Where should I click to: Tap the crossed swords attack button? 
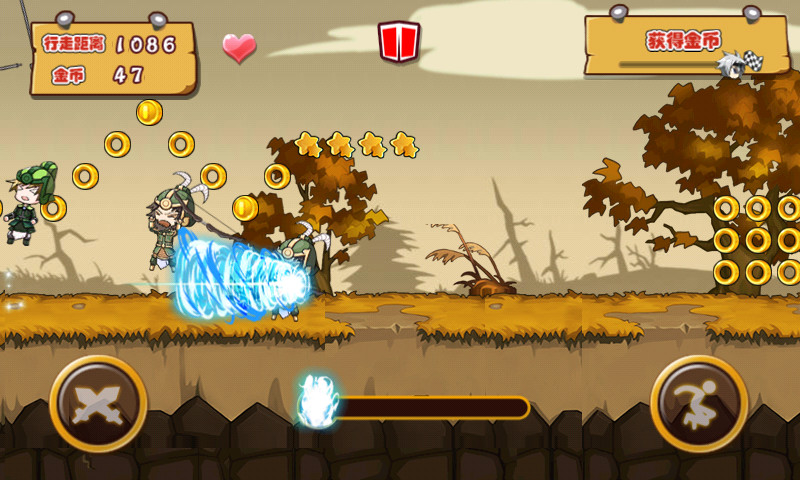(98, 403)
